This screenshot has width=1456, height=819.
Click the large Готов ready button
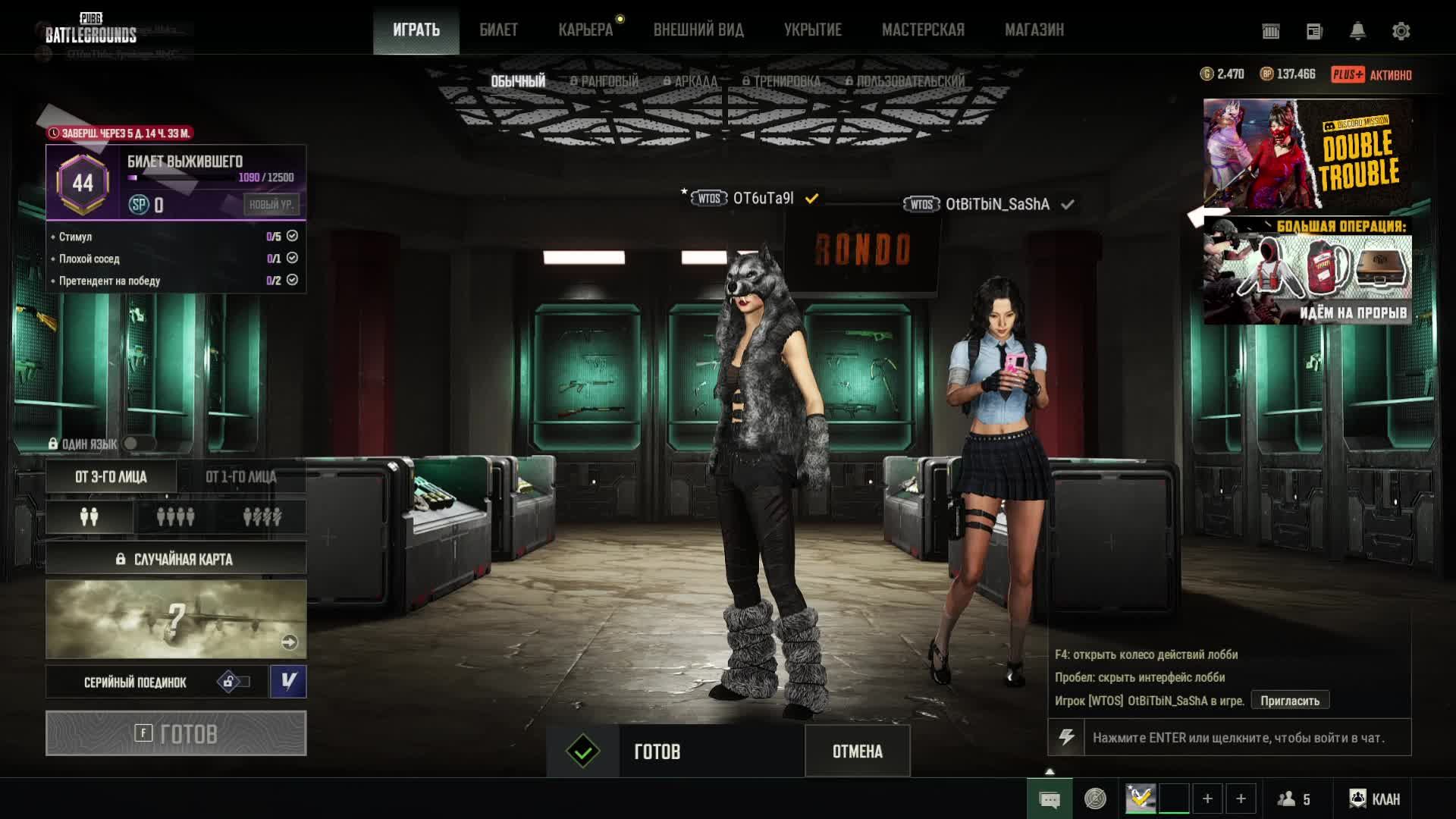pos(176,733)
